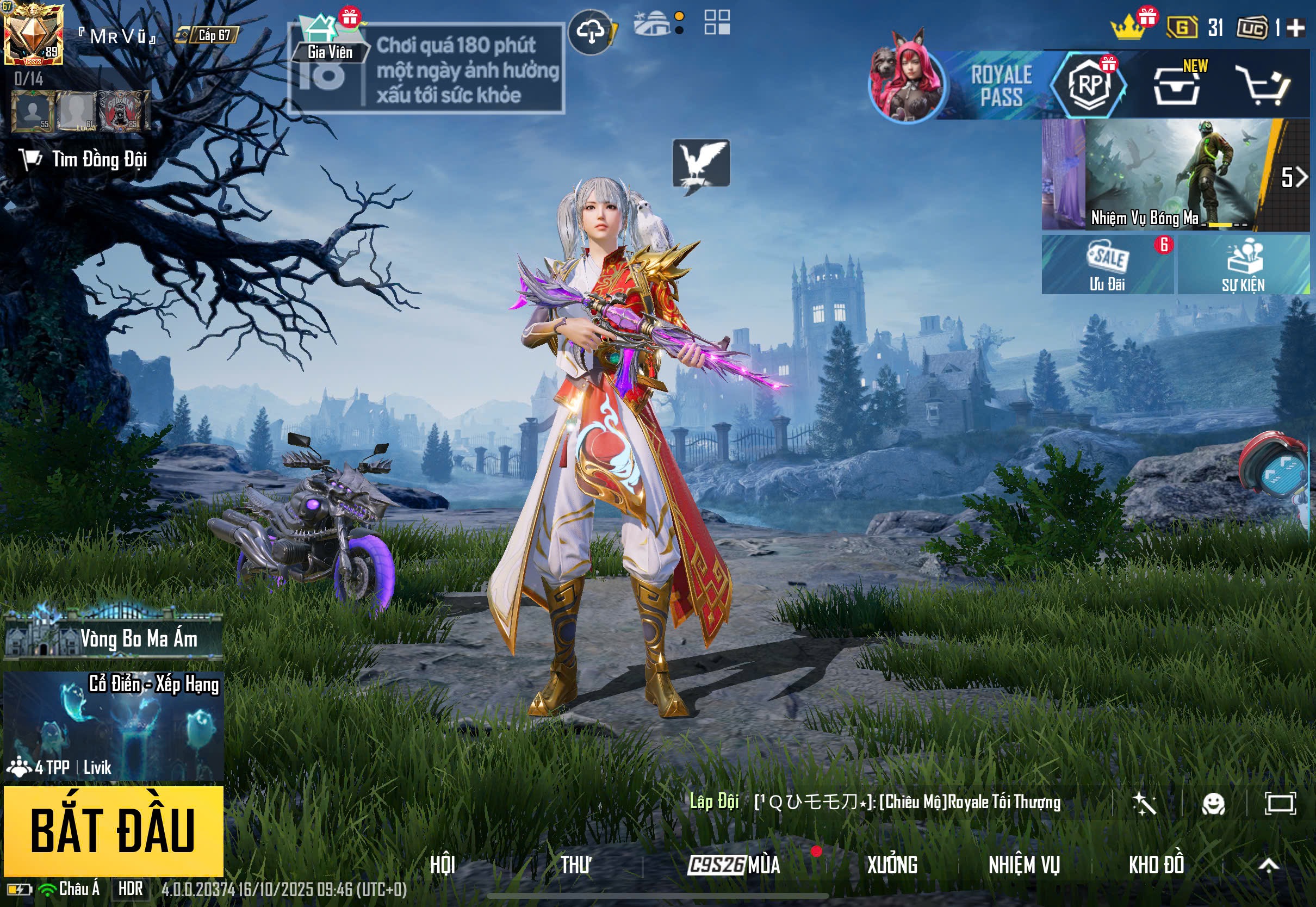The image size is (1316, 907).
Task: Open the THƯ mailbox menu
Action: click(575, 865)
